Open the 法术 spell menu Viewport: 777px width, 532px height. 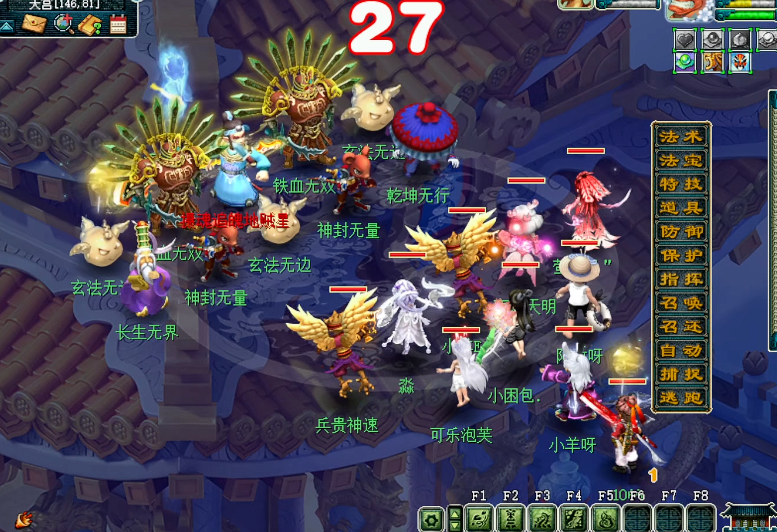(681, 136)
